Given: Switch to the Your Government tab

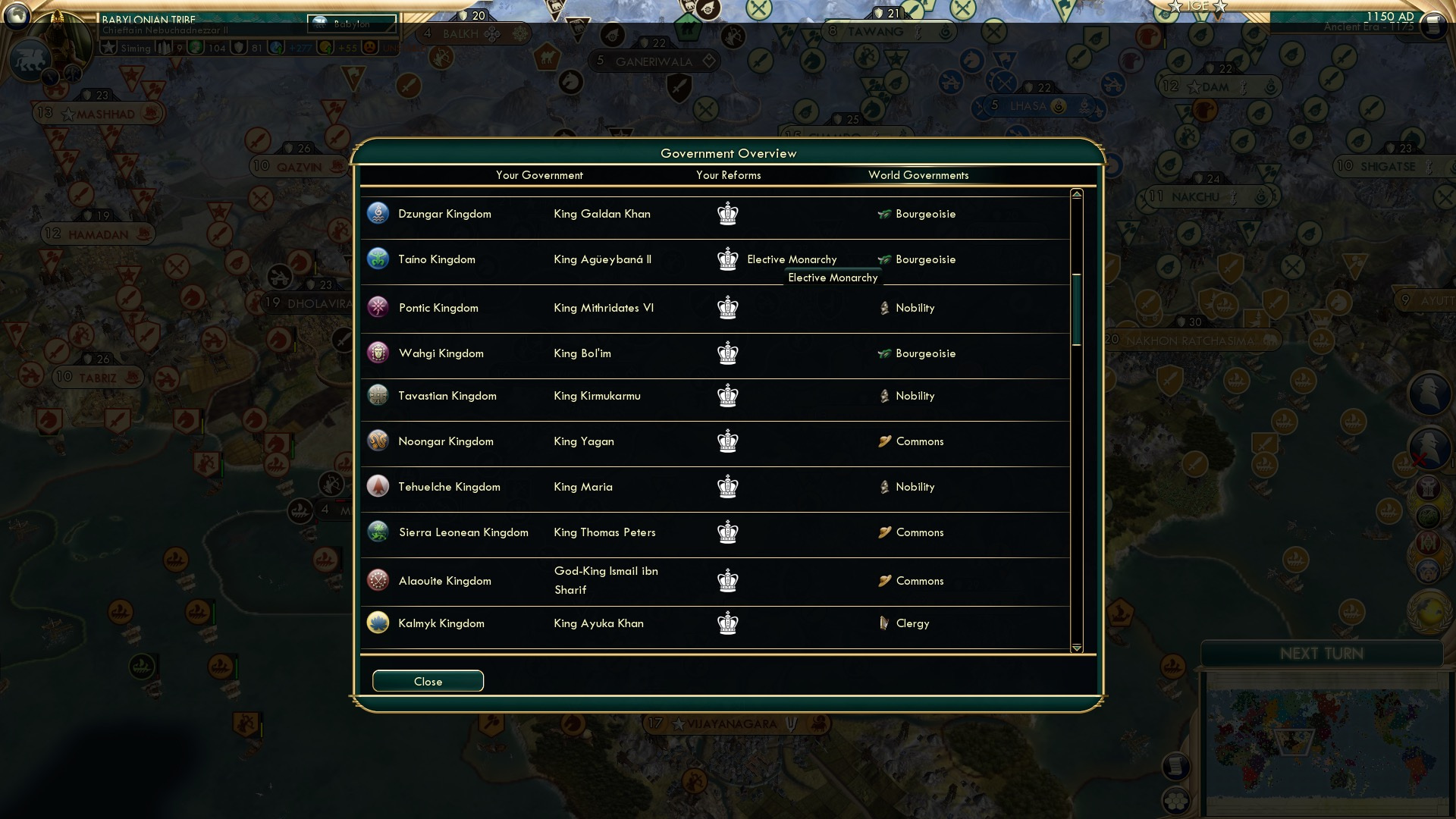Looking at the screenshot, I should (x=539, y=175).
